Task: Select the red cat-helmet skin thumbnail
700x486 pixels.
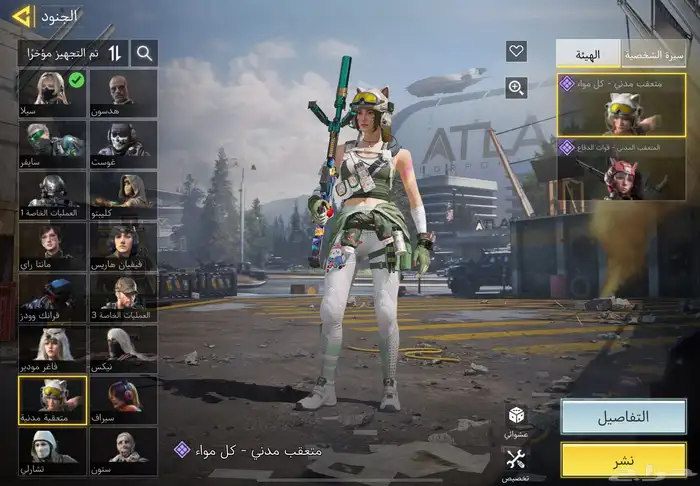Action: coord(621,170)
